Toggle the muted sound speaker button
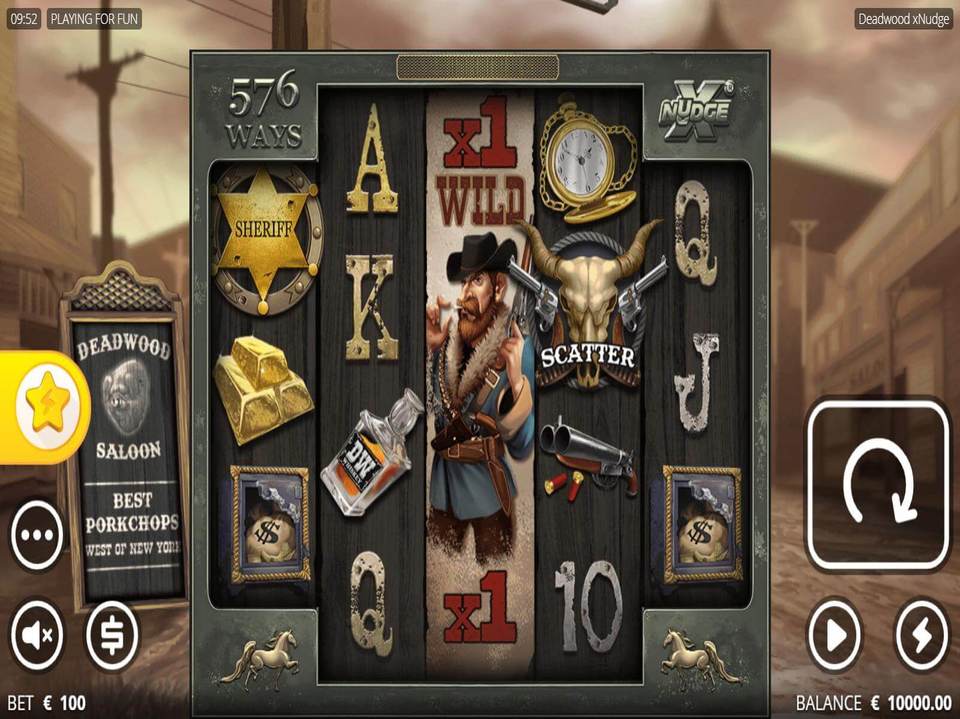This screenshot has height=719, width=960. [x=37, y=634]
